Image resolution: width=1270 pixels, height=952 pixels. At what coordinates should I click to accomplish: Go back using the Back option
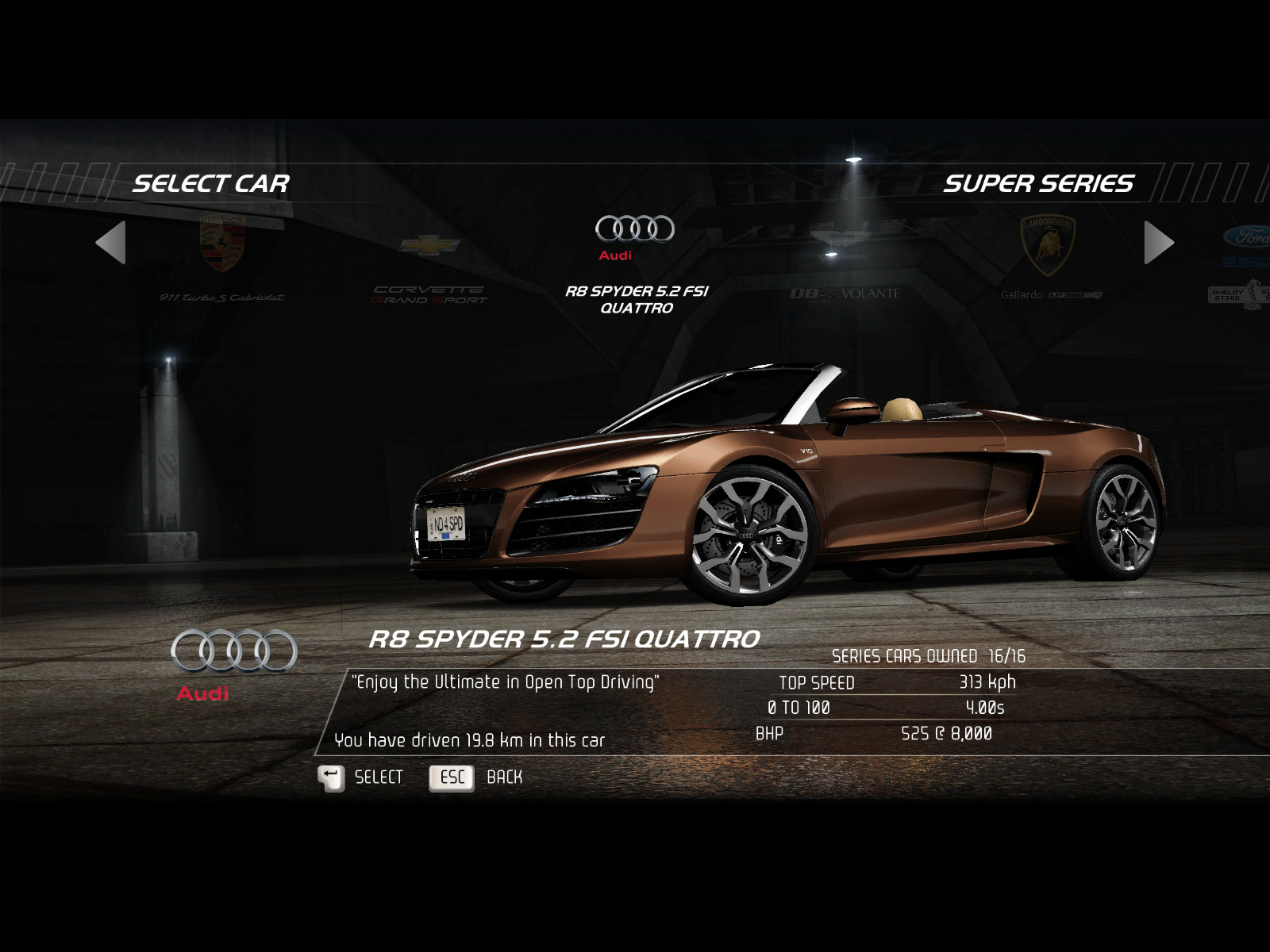click(476, 777)
